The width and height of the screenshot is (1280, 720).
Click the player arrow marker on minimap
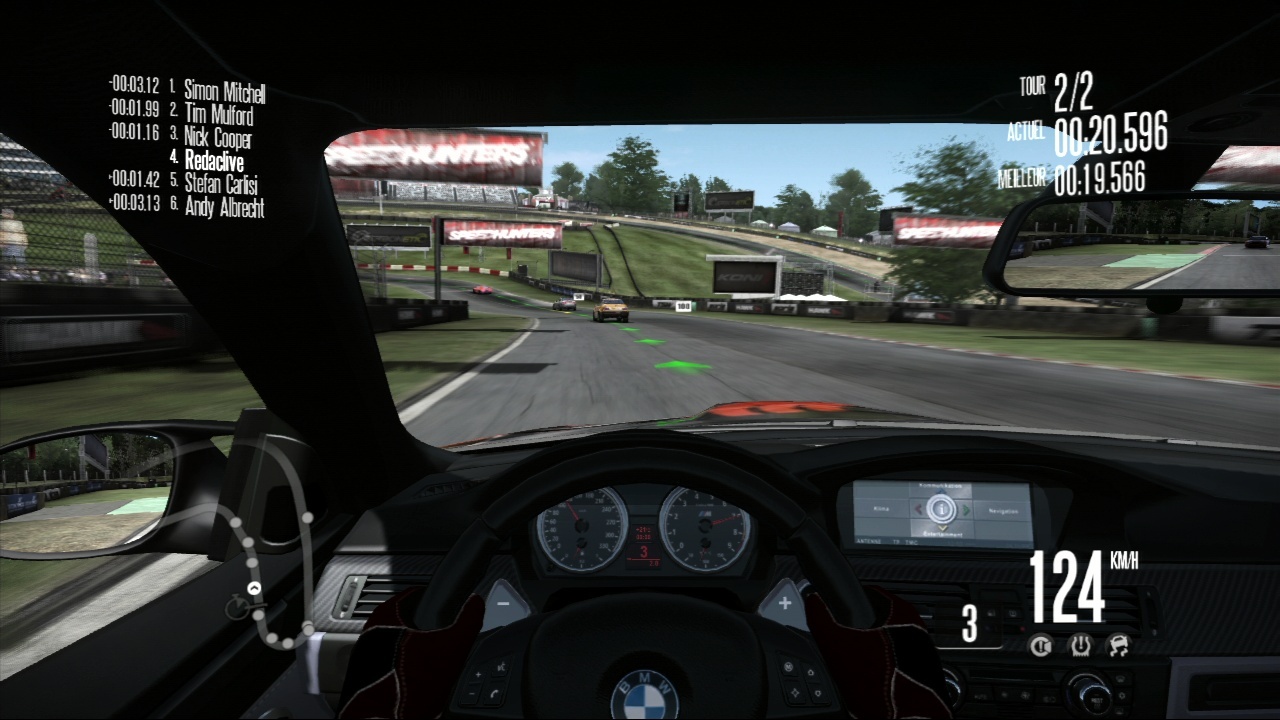click(254, 588)
